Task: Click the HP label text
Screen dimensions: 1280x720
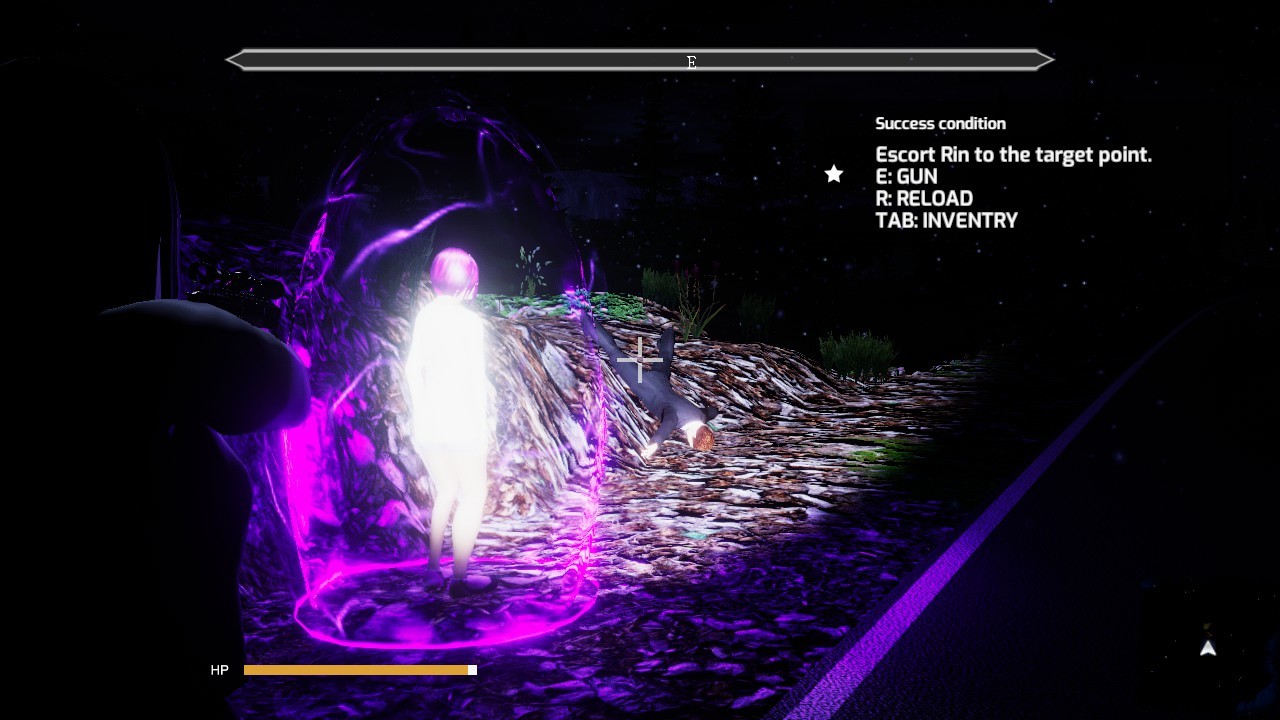Action: pos(220,670)
